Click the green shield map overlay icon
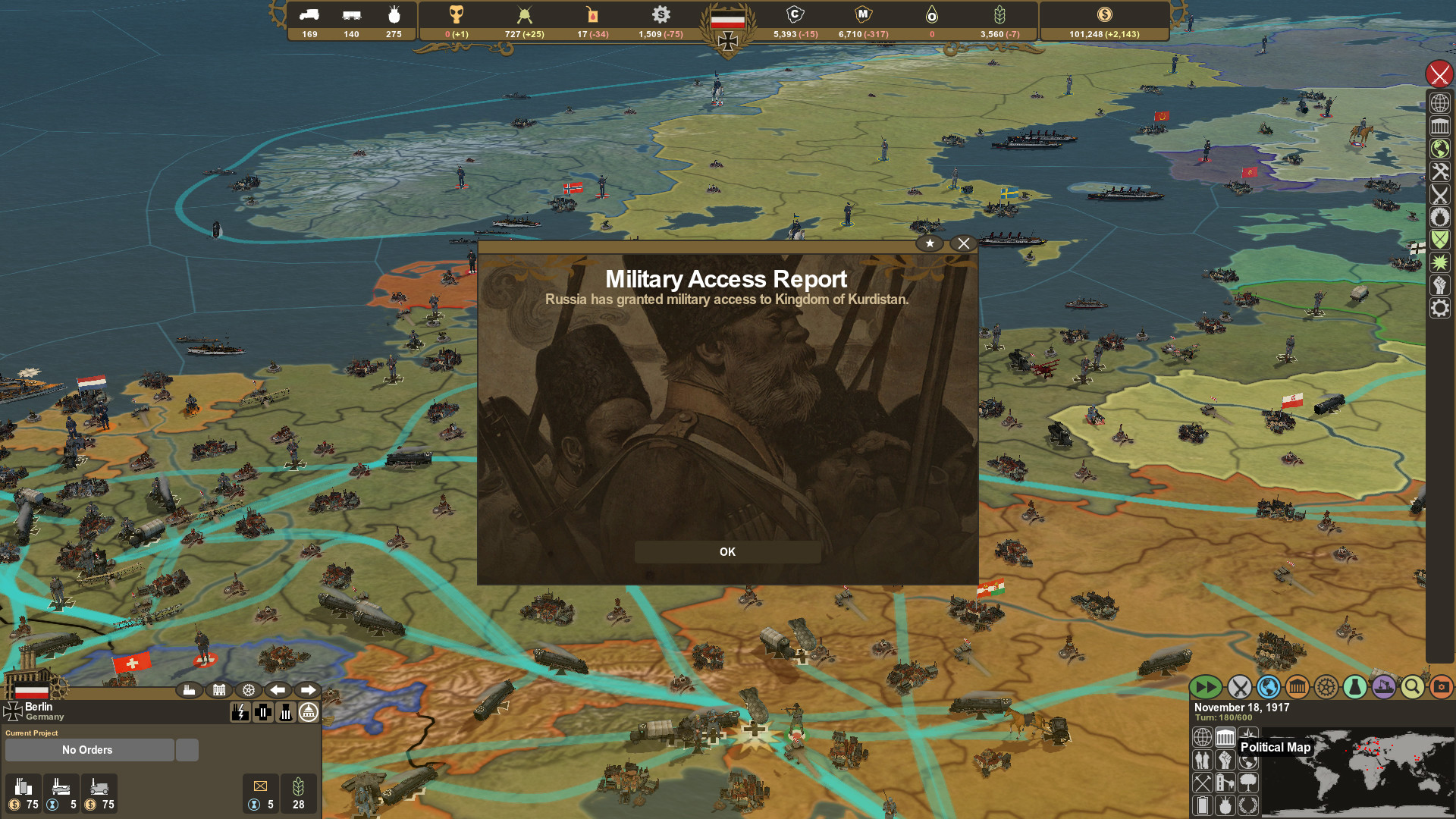1456x819 pixels. [x=1439, y=237]
